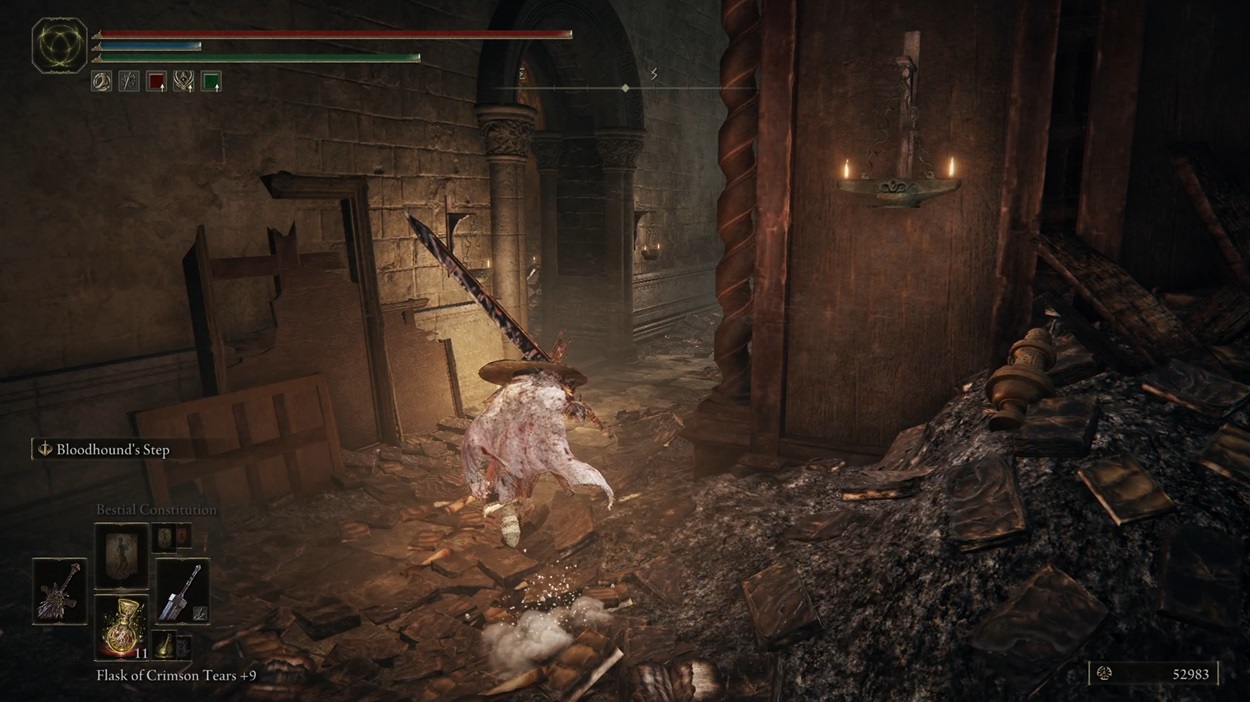Select the green square buff status icon
Image resolution: width=1250 pixels, height=702 pixels.
click(x=210, y=81)
